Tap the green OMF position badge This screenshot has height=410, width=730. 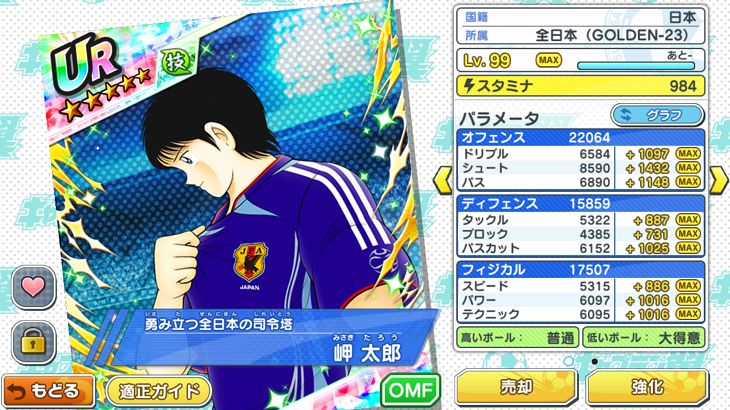point(410,389)
